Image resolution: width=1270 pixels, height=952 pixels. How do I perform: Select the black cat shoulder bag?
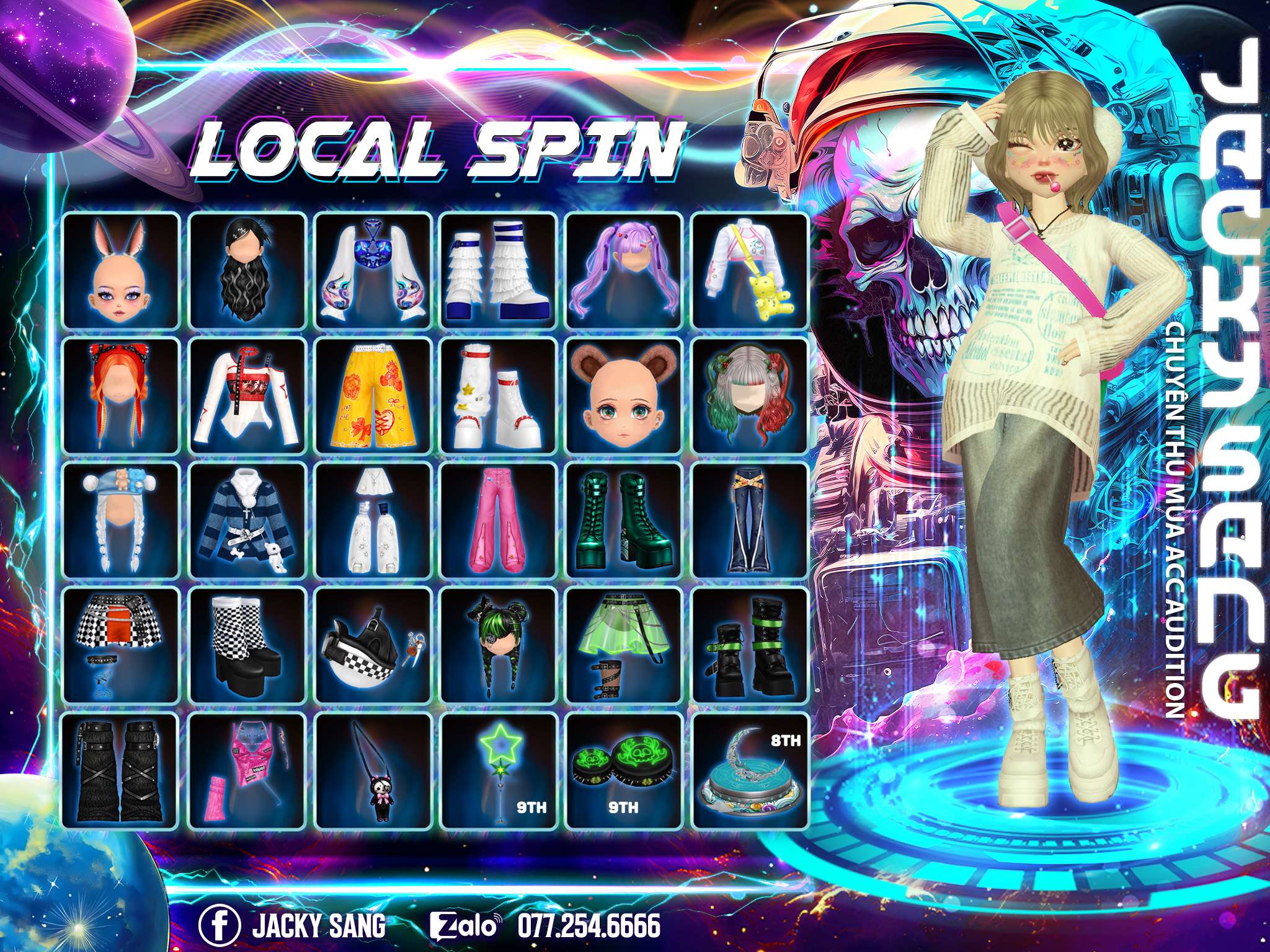tap(373, 771)
